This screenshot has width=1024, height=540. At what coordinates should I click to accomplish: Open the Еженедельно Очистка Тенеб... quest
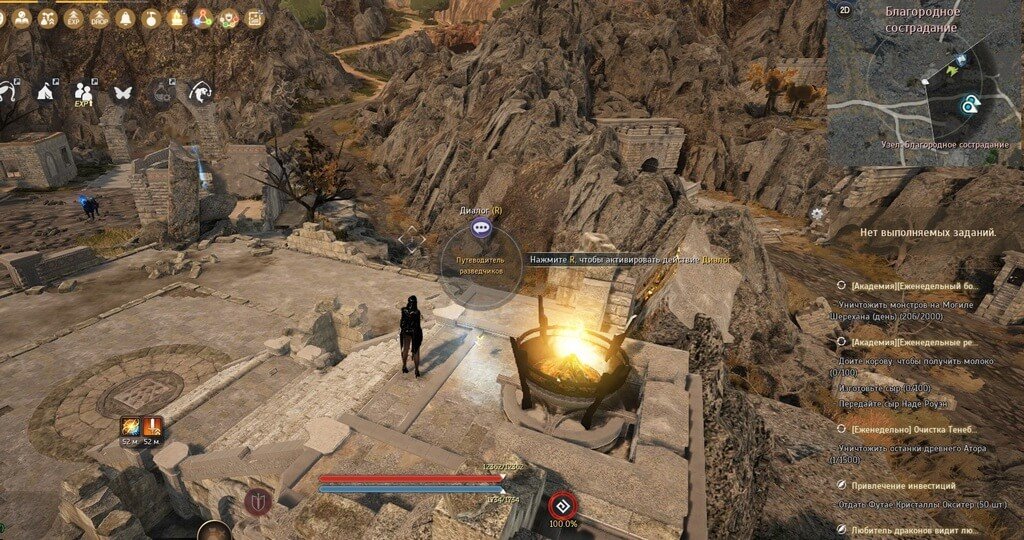click(918, 428)
